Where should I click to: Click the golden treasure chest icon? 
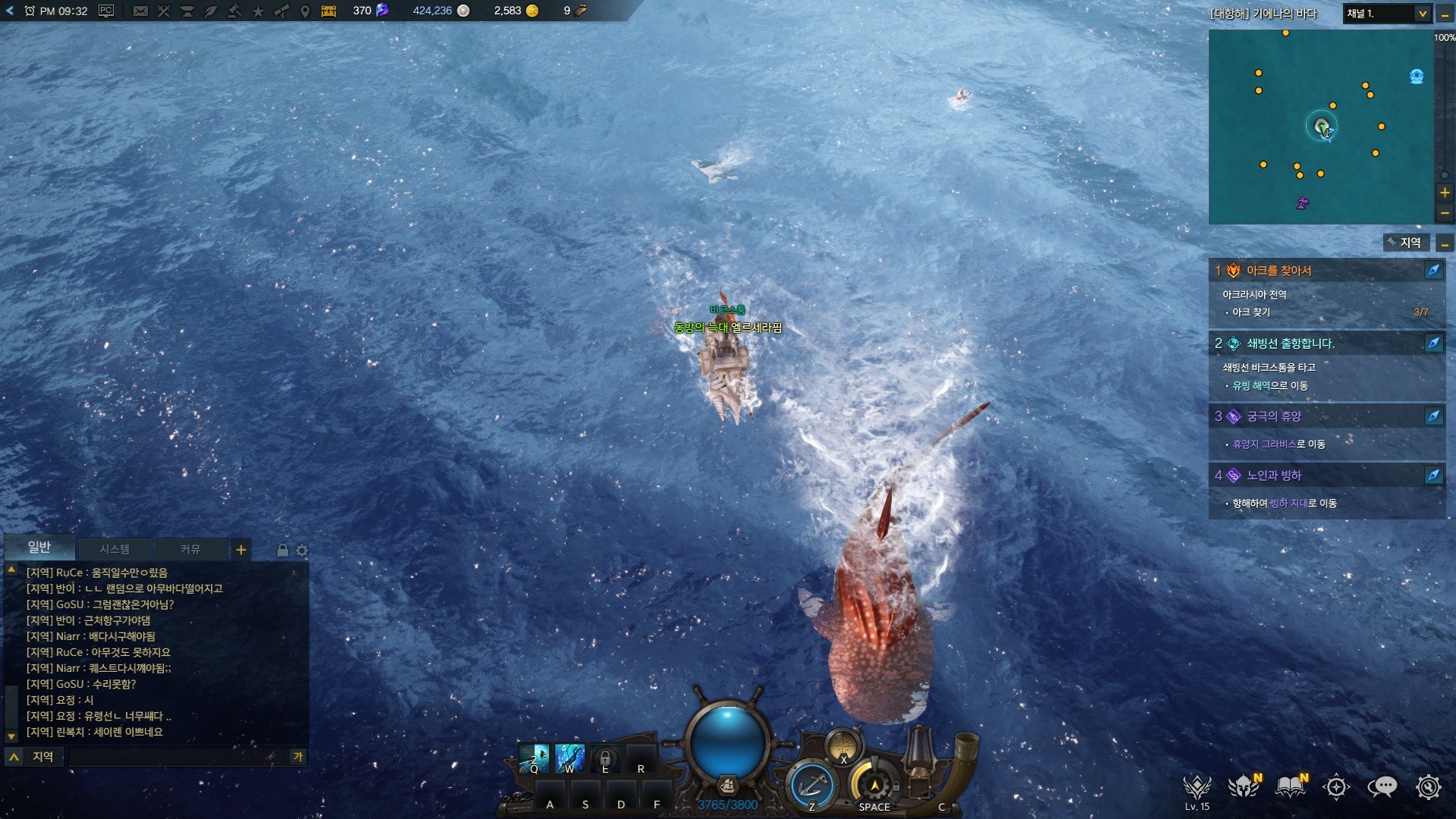tap(329, 11)
